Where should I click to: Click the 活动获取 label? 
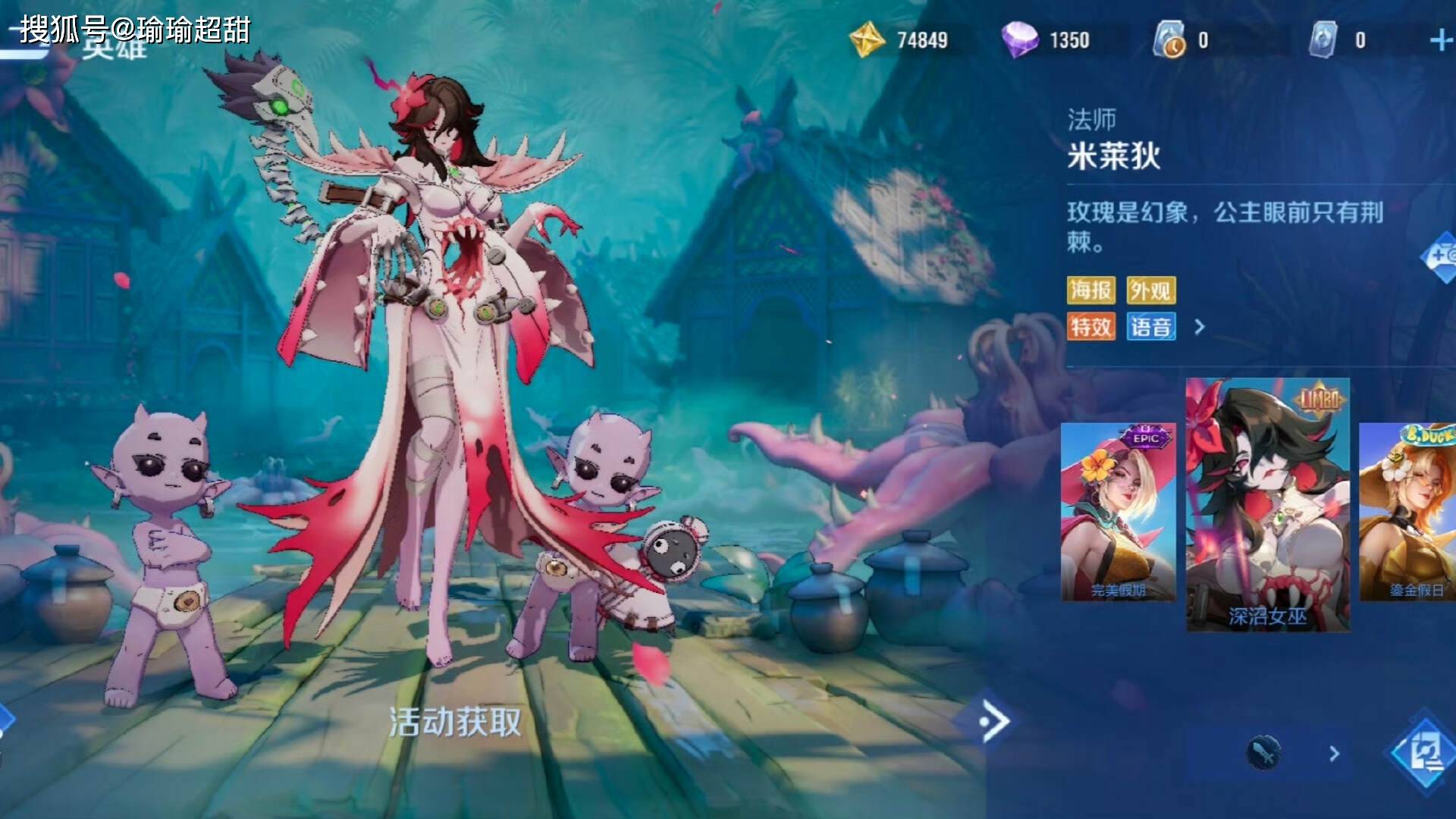(x=455, y=722)
